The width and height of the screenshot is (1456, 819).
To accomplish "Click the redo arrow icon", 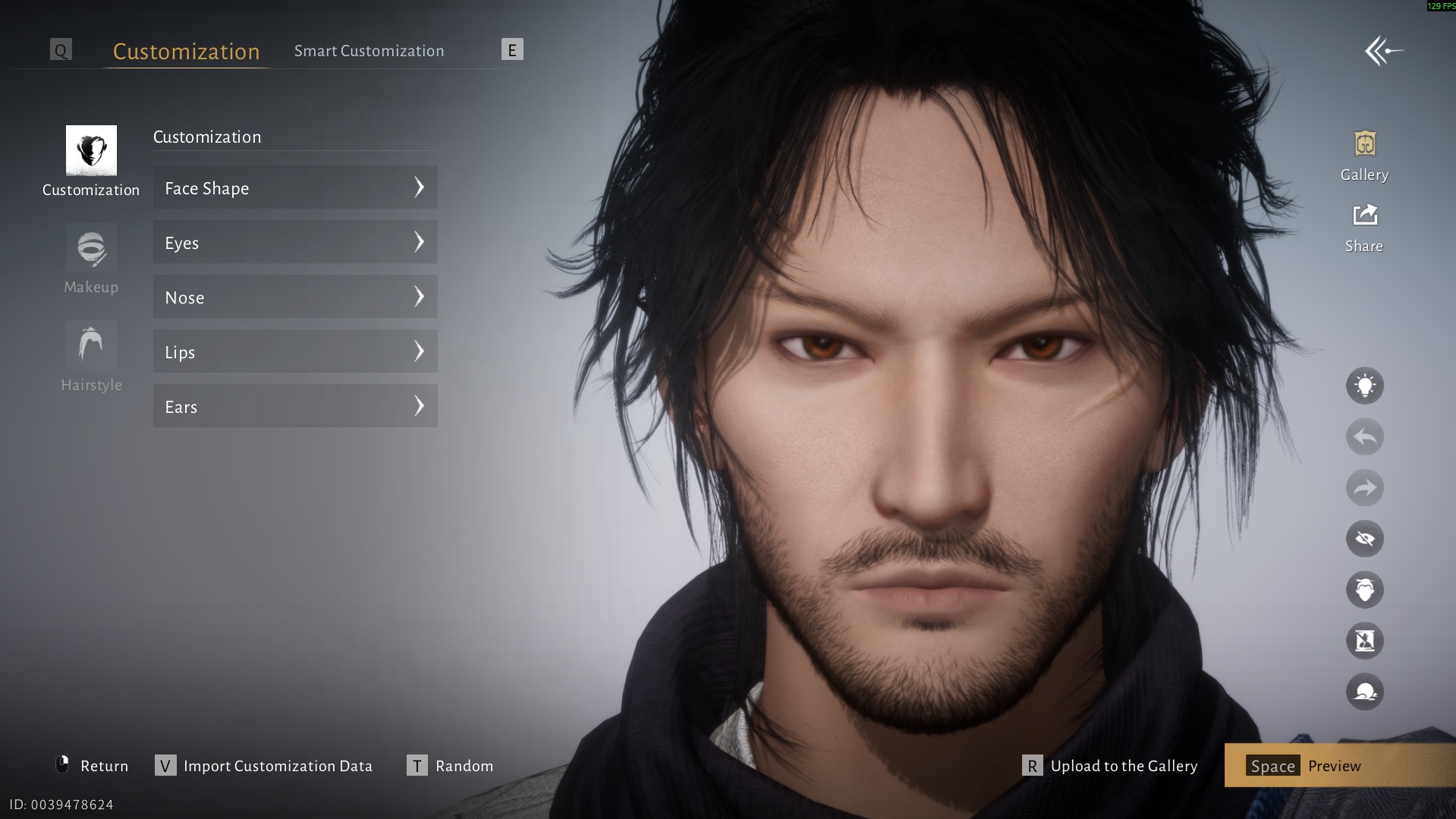I will (x=1363, y=487).
